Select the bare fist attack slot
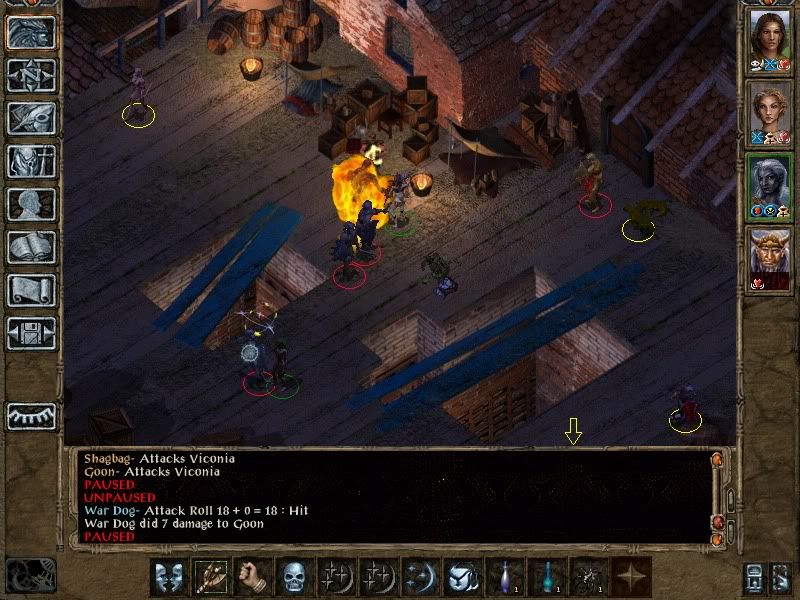800x600 pixels. [x=252, y=577]
